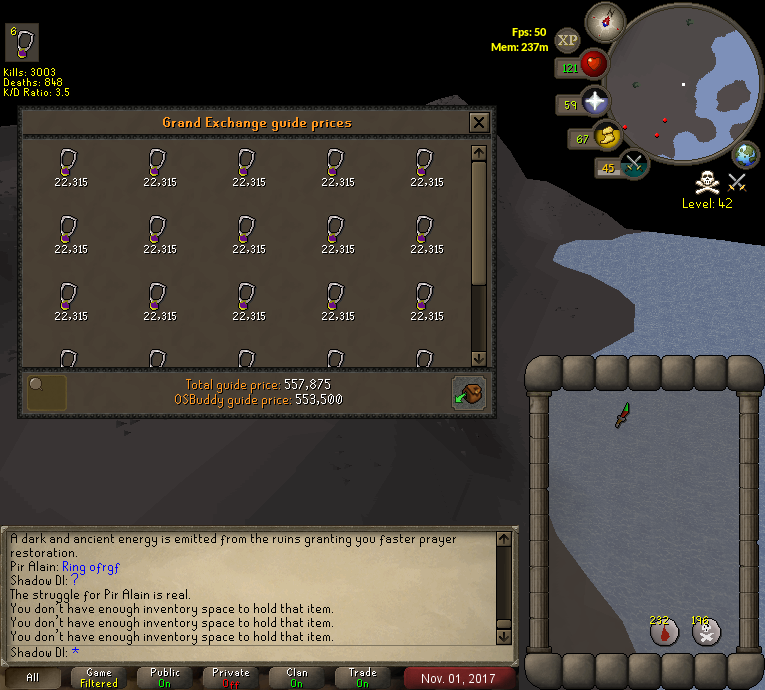Toggle run energy boot orb
The height and width of the screenshot is (690, 765).
coord(607,137)
